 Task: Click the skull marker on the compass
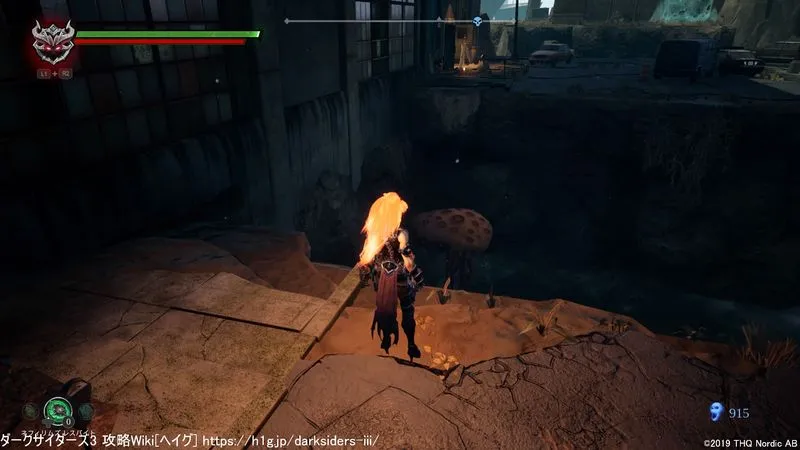click(x=477, y=21)
